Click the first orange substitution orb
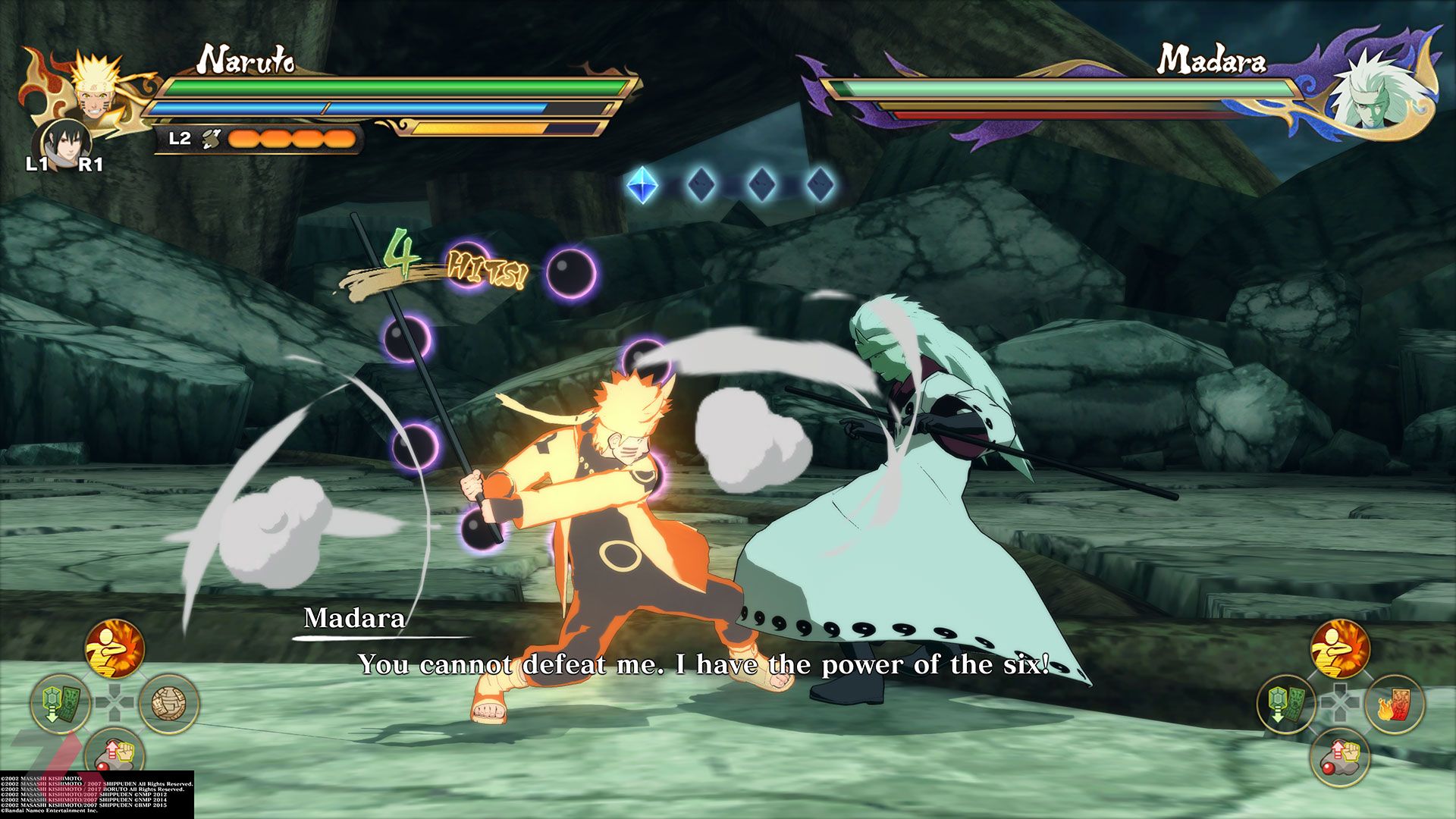This screenshot has height=819, width=1456. point(244,137)
